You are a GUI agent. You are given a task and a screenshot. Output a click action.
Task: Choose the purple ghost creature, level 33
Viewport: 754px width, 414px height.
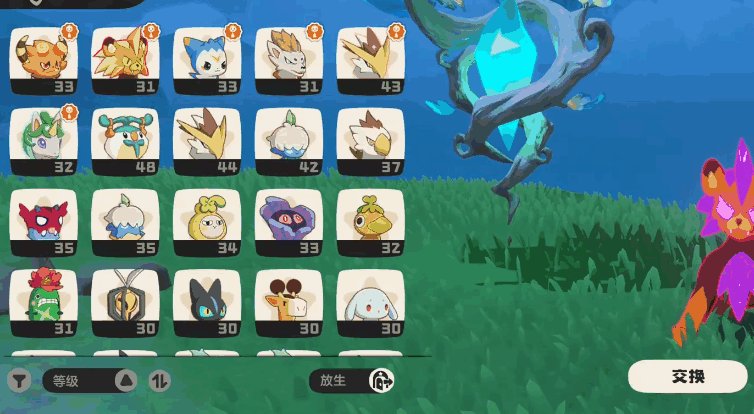(289, 222)
